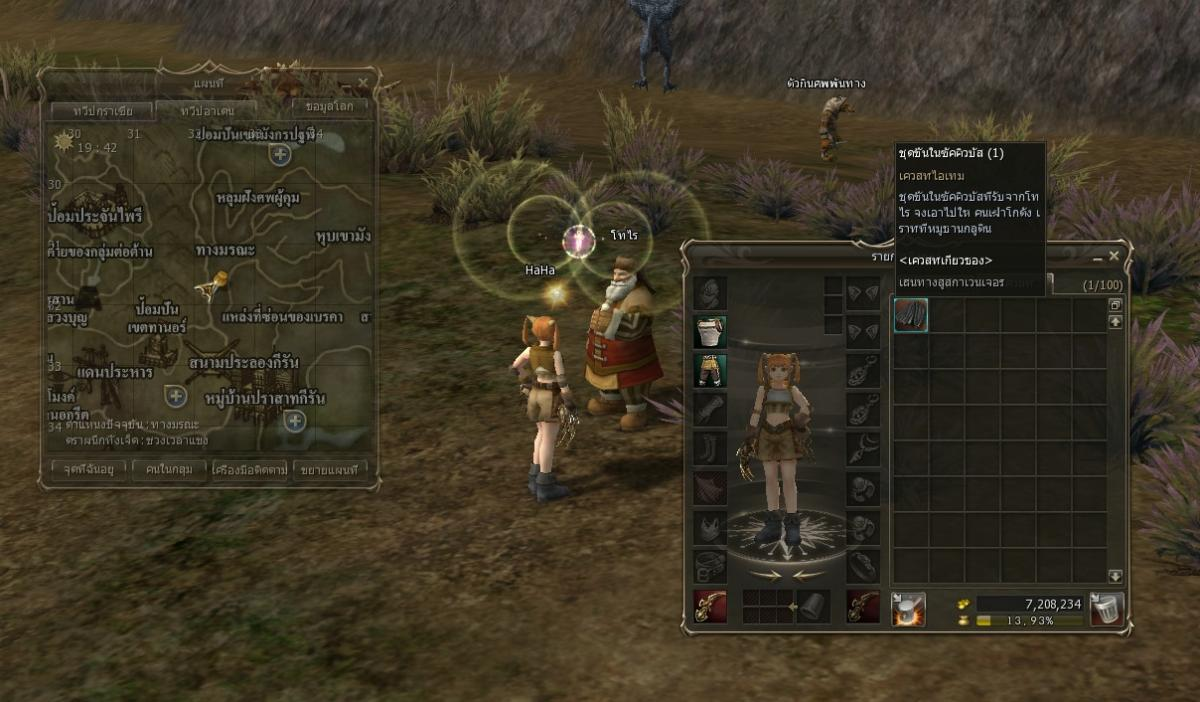Click the จุดที่ฉันอยู่ button

click(88, 468)
